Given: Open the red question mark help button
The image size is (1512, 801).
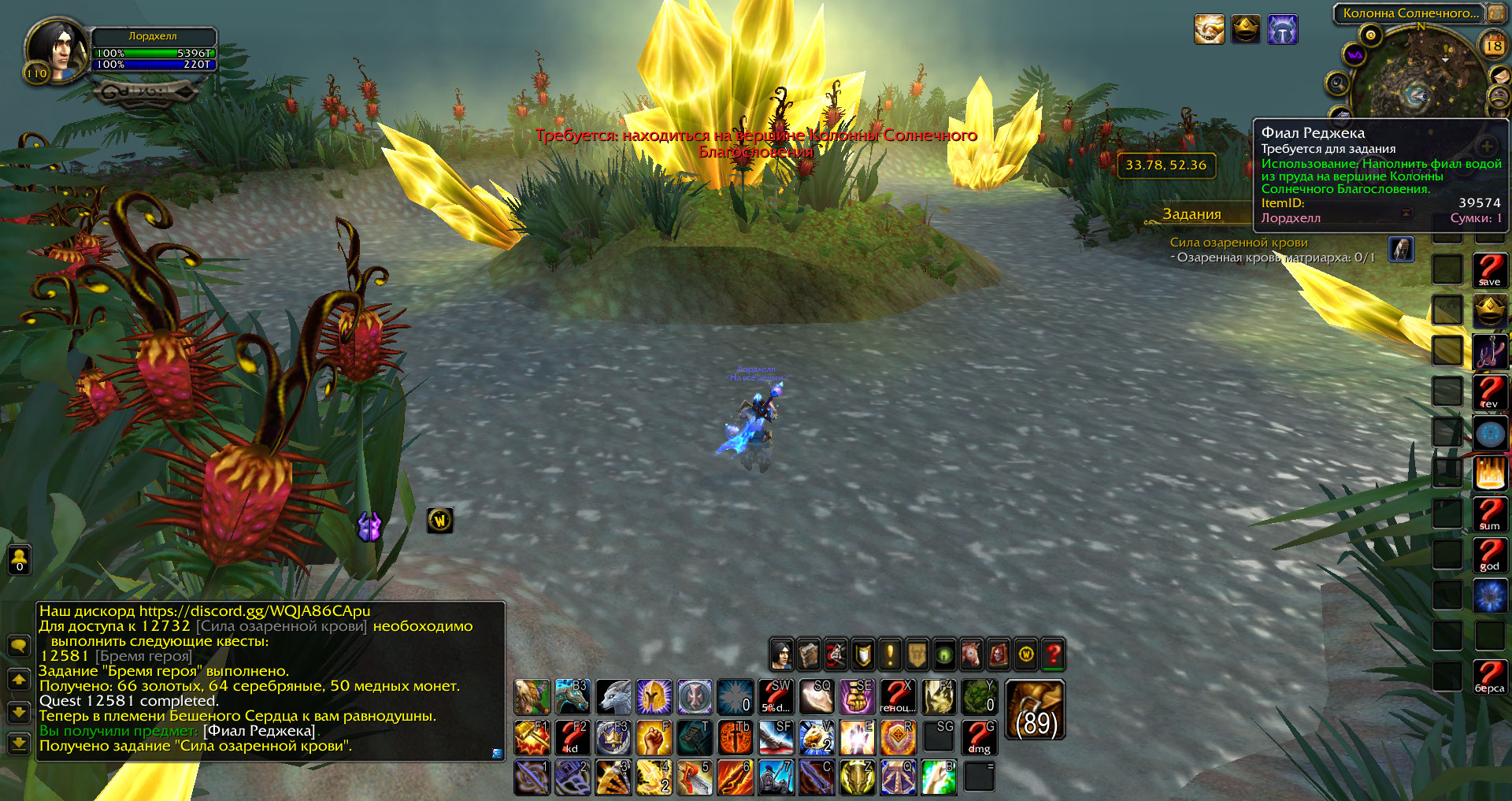Looking at the screenshot, I should 1053,654.
